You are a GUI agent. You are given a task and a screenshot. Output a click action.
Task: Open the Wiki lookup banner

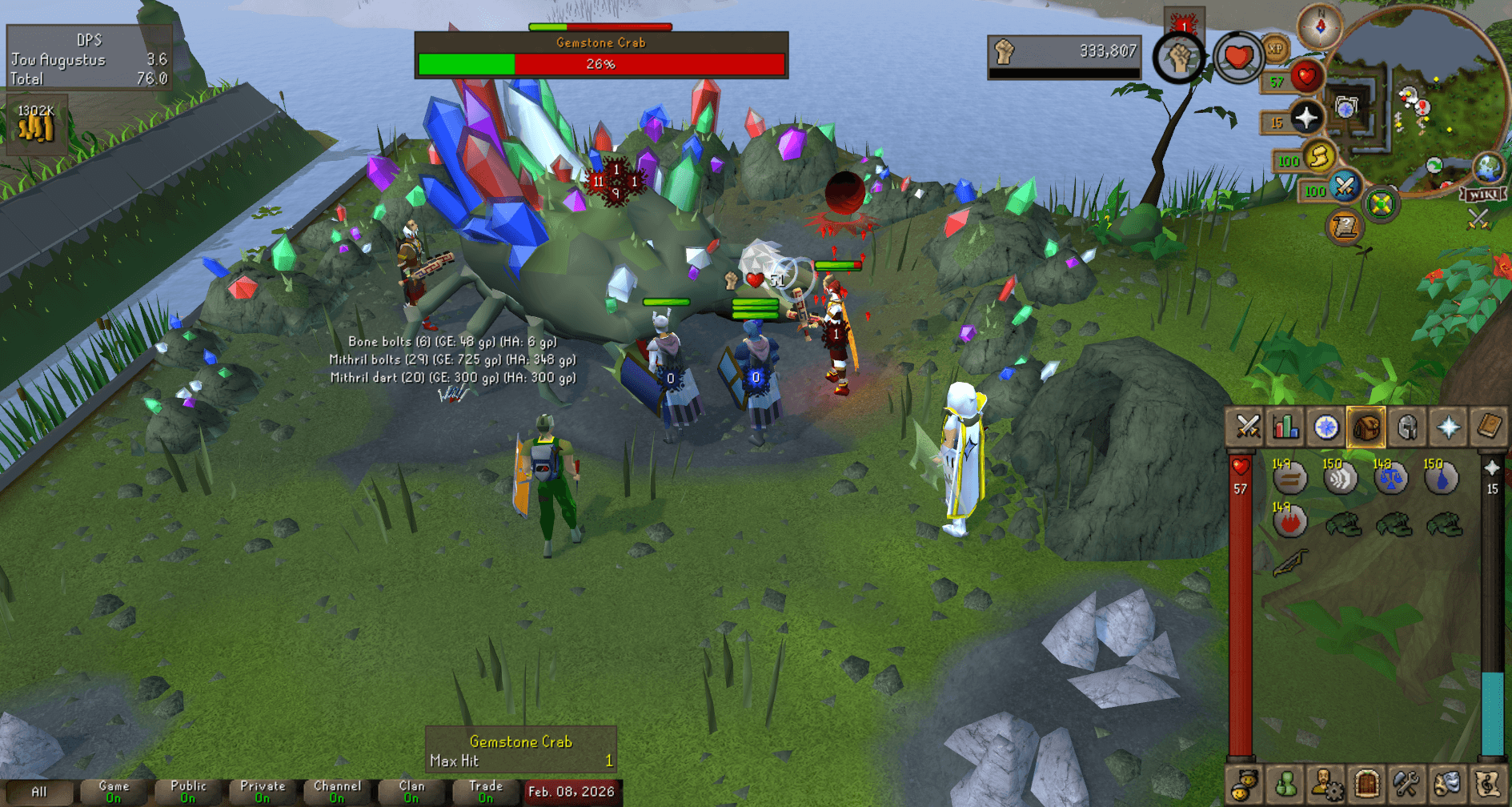coord(1482,195)
